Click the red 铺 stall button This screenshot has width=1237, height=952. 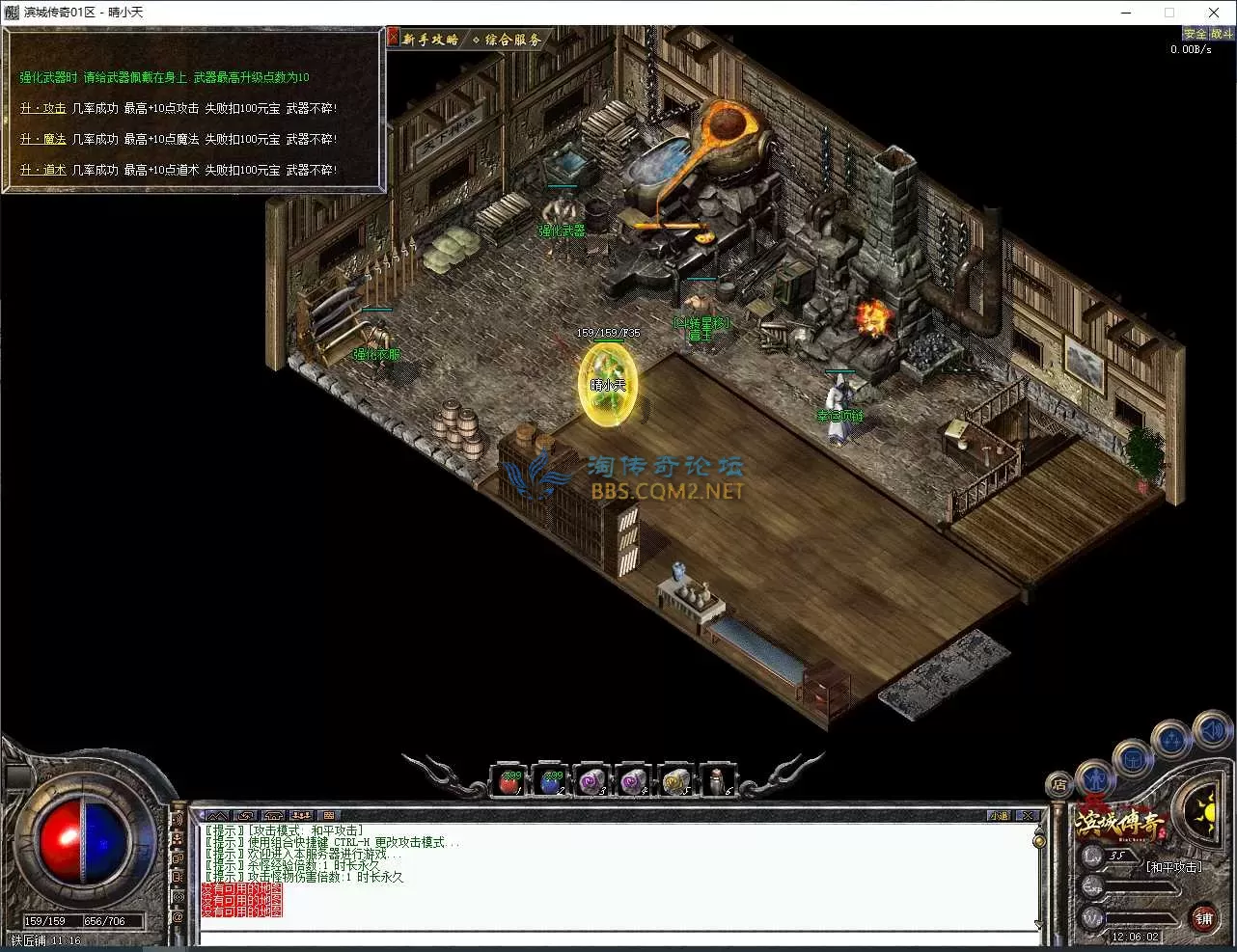tap(1203, 918)
